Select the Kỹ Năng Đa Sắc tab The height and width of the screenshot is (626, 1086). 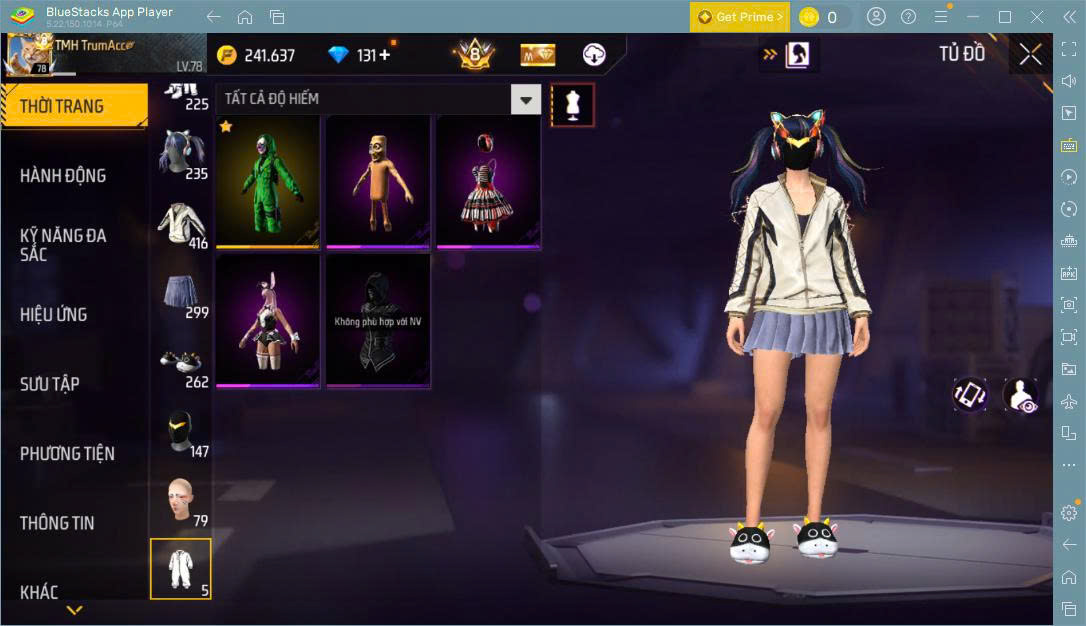(x=63, y=245)
